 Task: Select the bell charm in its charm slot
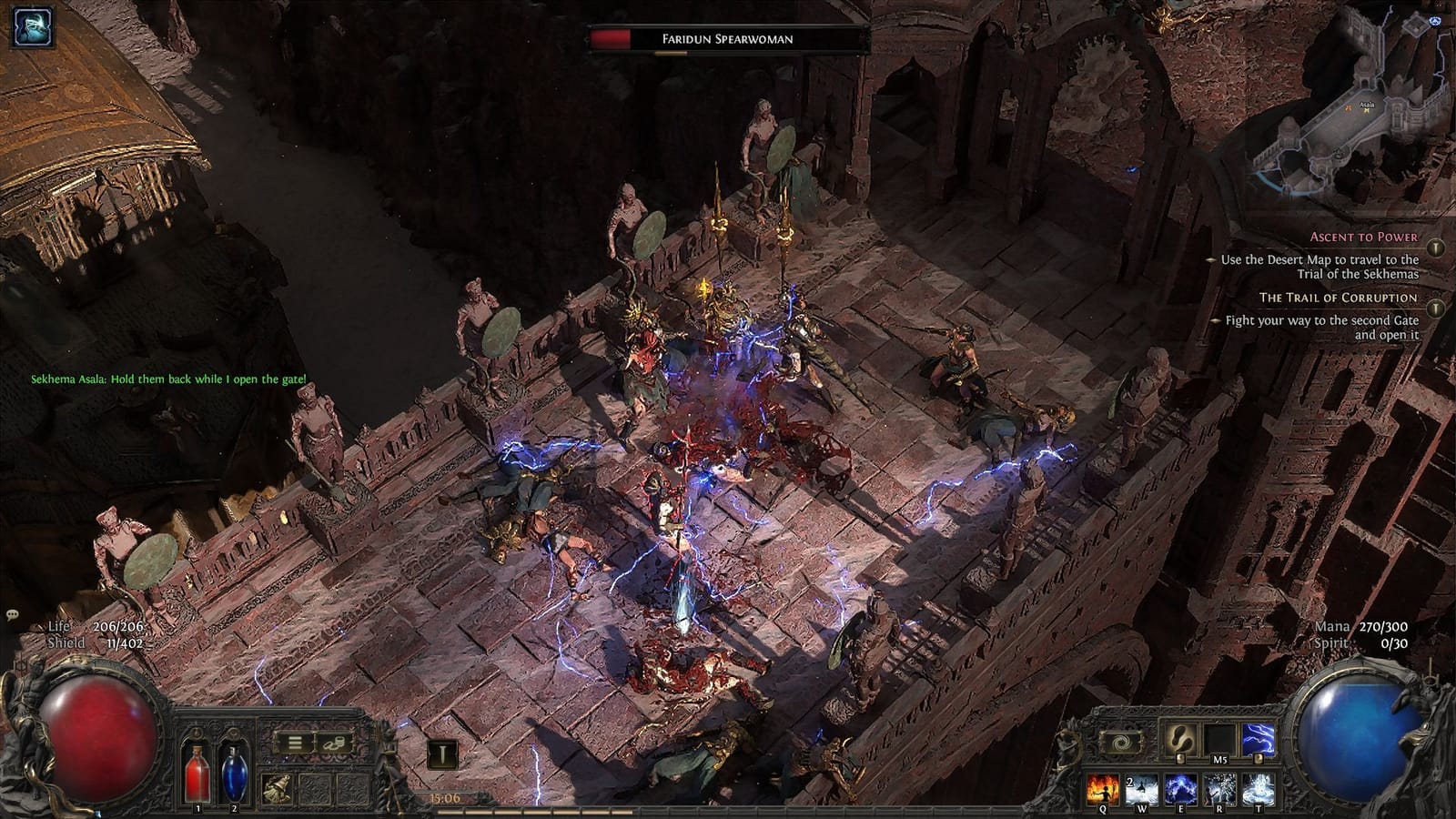(278, 788)
